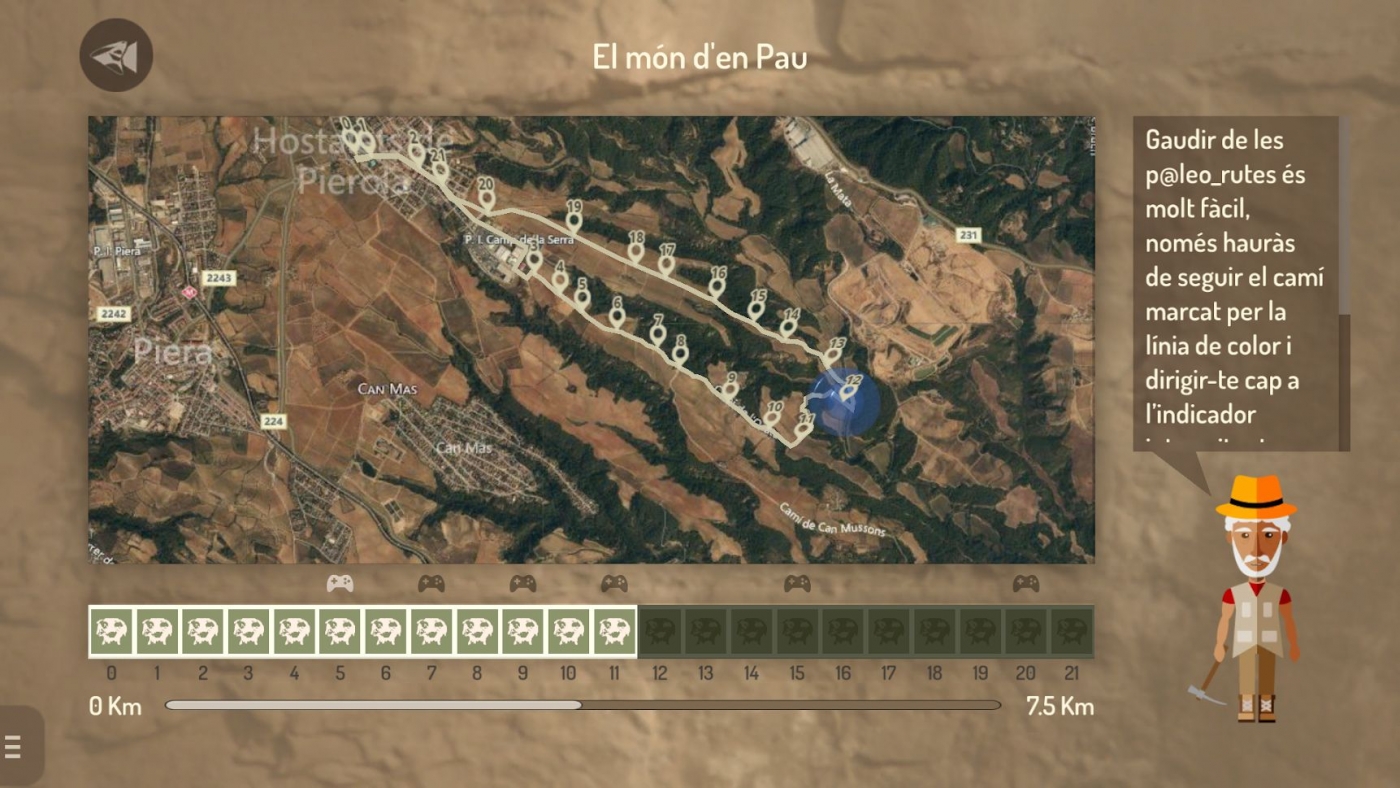Select skull tile numbered 8
1400x788 pixels.
click(477, 631)
